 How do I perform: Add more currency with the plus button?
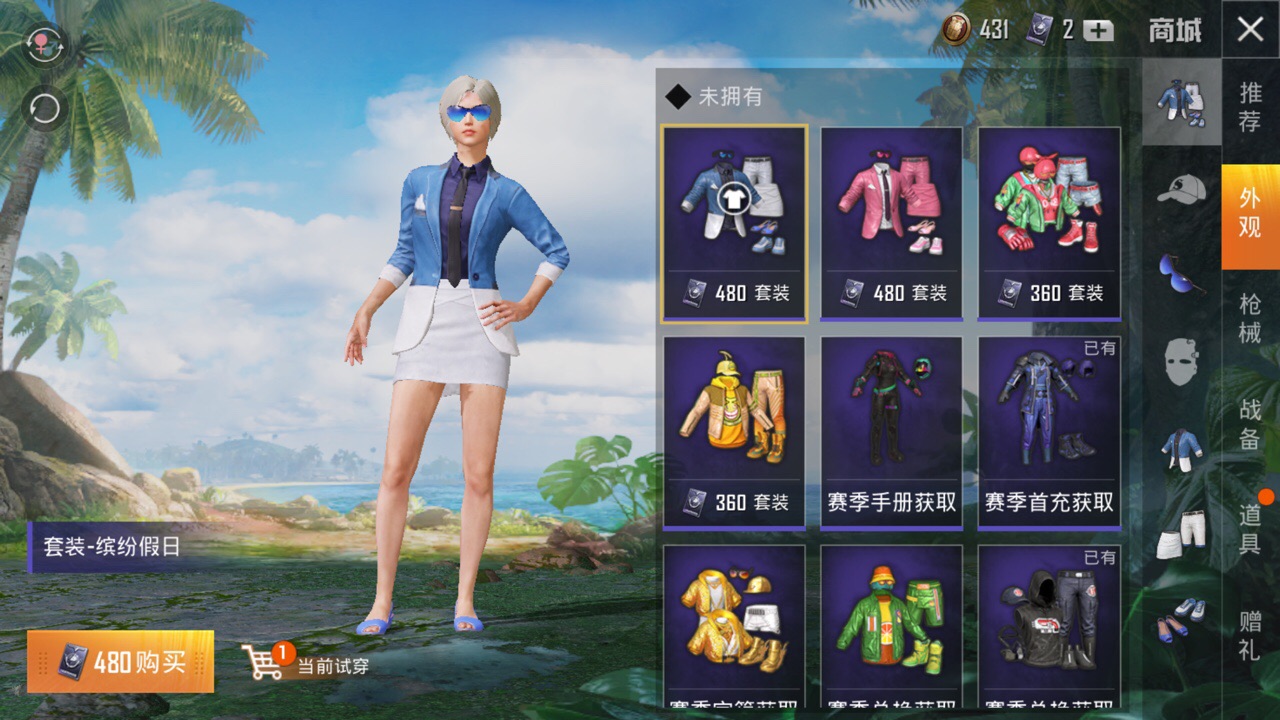click(1098, 30)
